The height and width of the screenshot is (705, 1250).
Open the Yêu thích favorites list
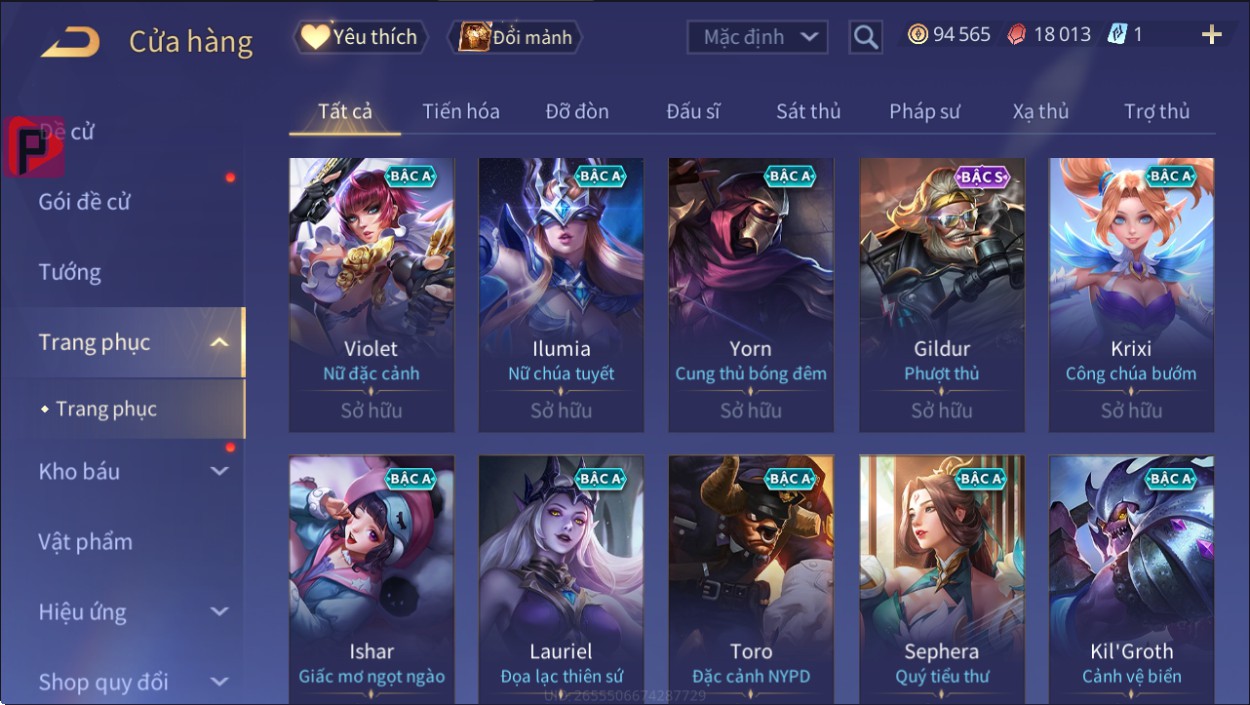pos(360,38)
